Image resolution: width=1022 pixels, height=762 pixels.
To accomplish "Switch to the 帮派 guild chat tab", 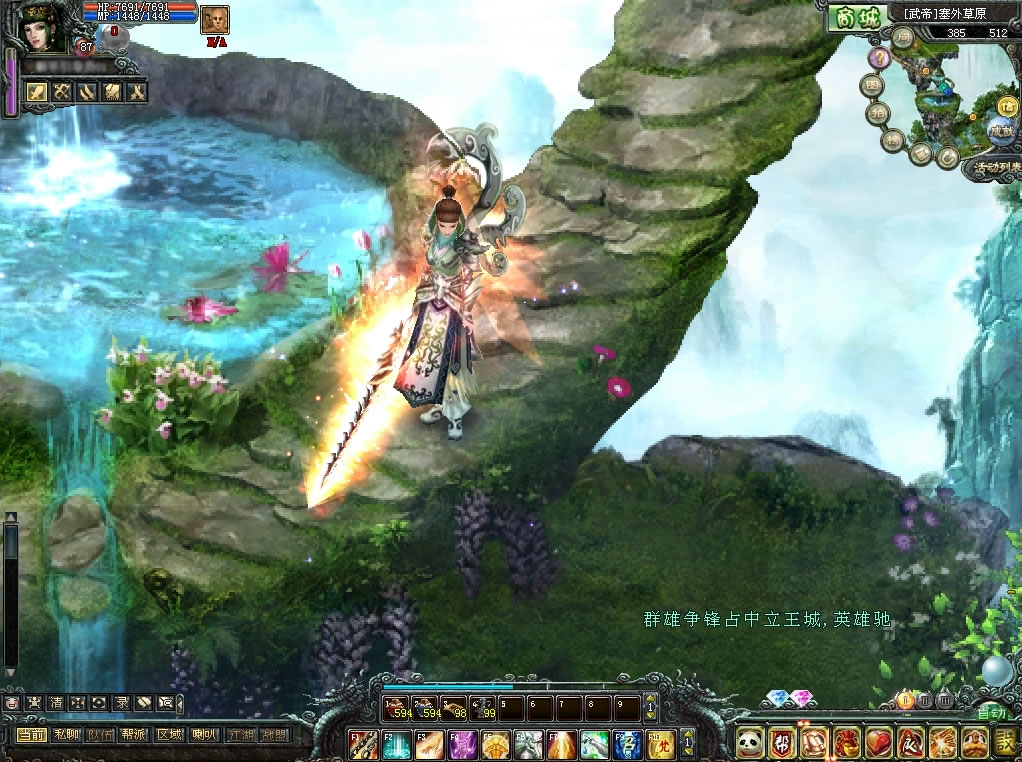I will [135, 735].
